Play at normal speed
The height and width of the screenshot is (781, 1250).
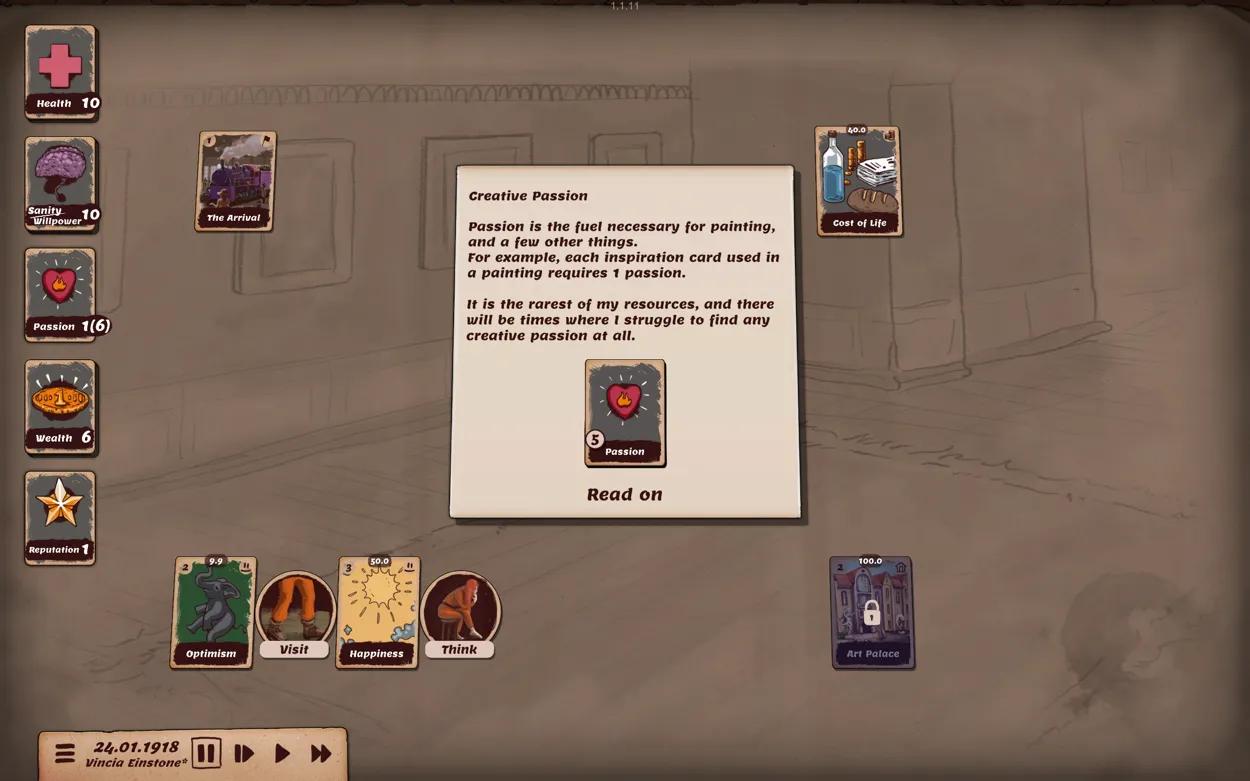coord(282,754)
